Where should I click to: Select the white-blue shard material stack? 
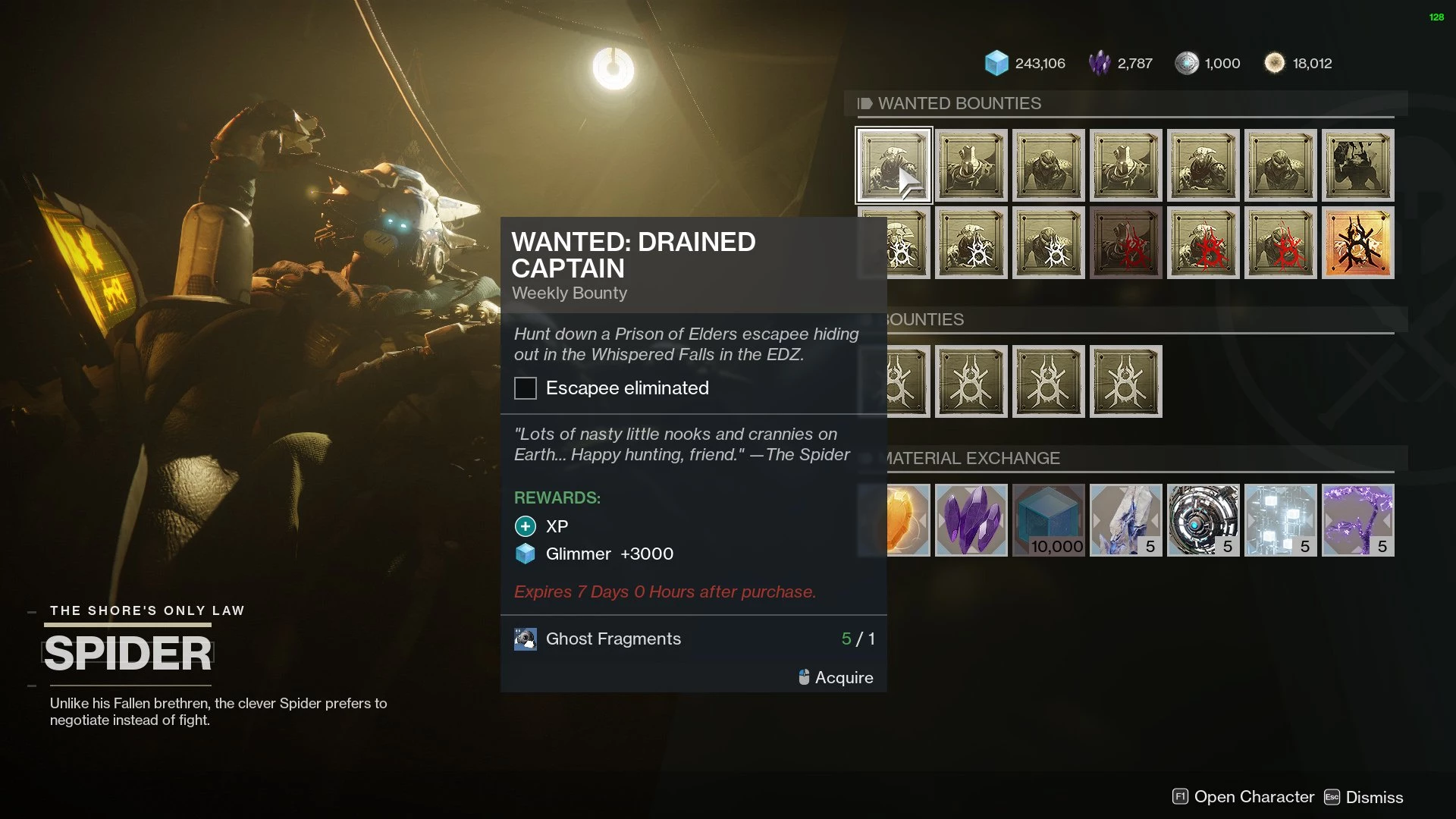click(x=1125, y=520)
